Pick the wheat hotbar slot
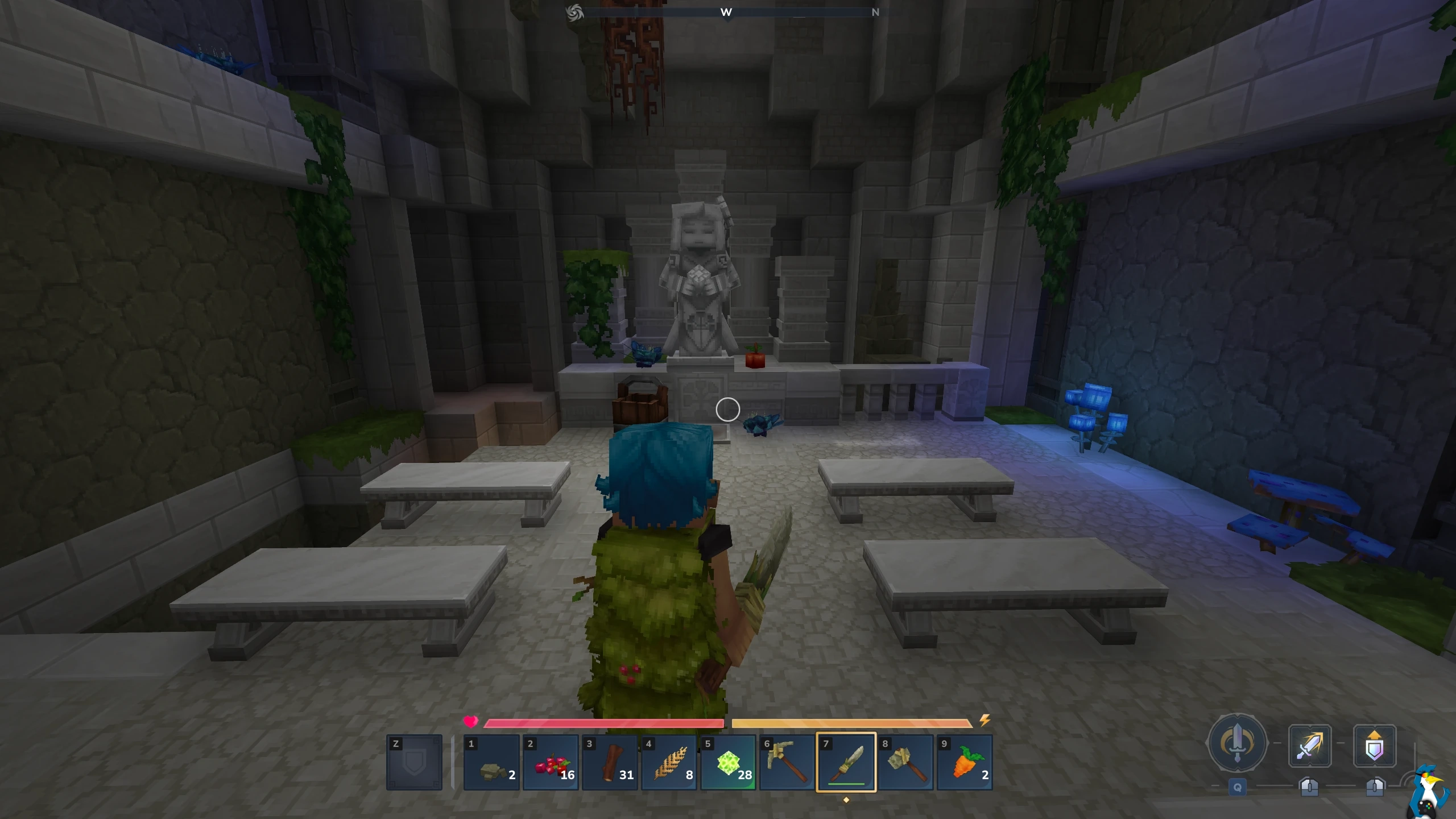The width and height of the screenshot is (1456, 819). 669,763
